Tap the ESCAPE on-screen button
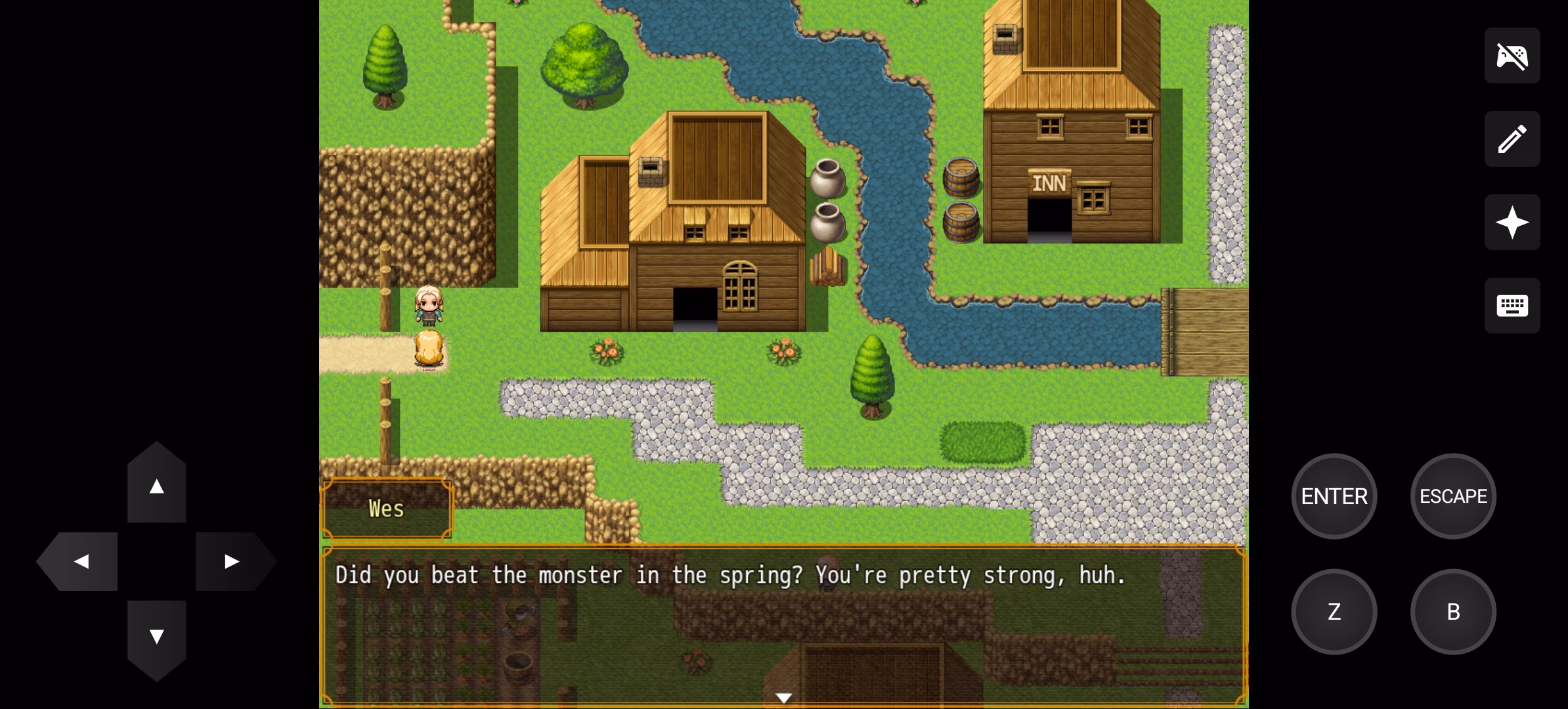The height and width of the screenshot is (709, 1568). (1453, 496)
